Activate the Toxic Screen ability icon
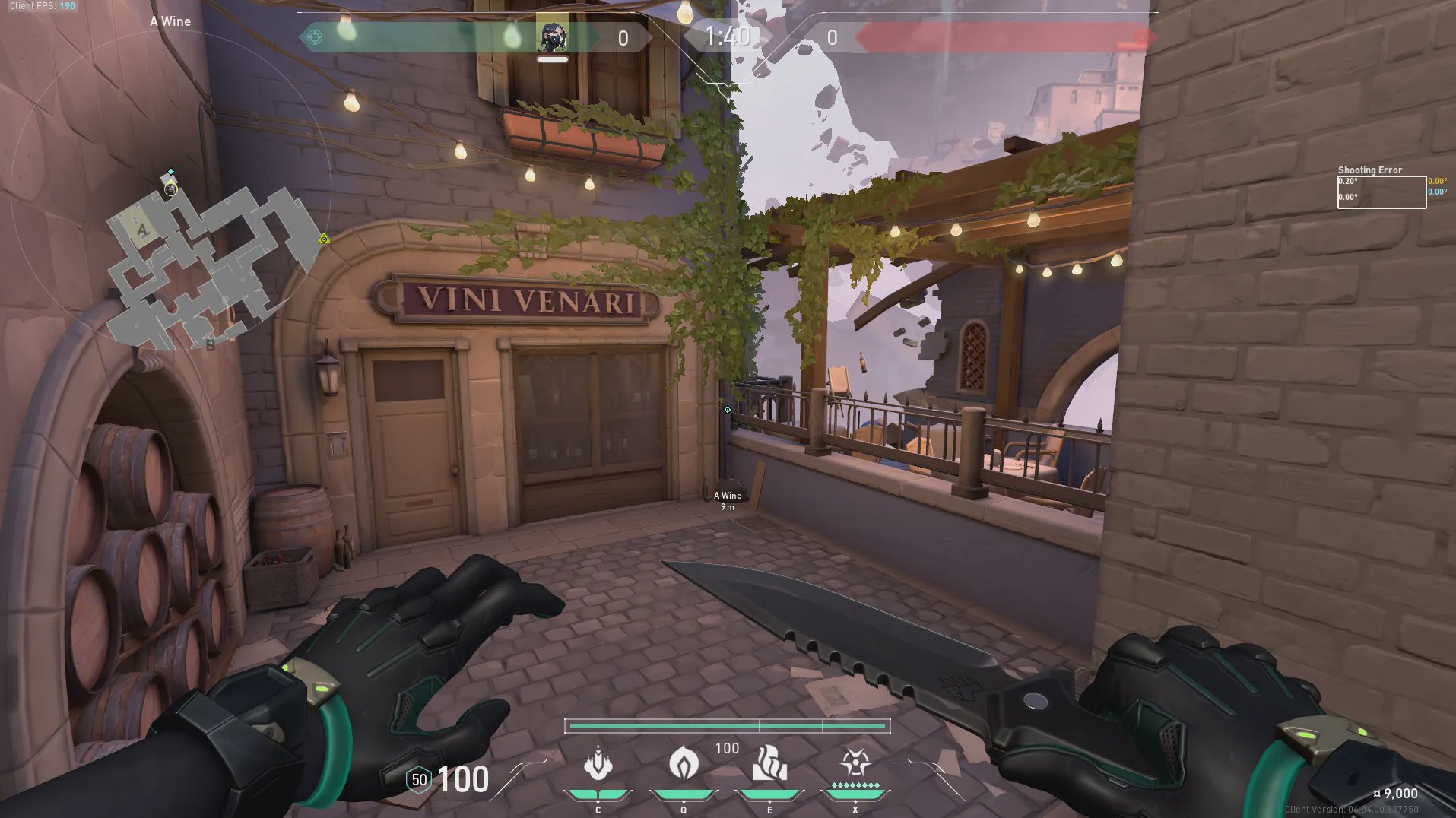The width and height of the screenshot is (1456, 818). coord(769,763)
